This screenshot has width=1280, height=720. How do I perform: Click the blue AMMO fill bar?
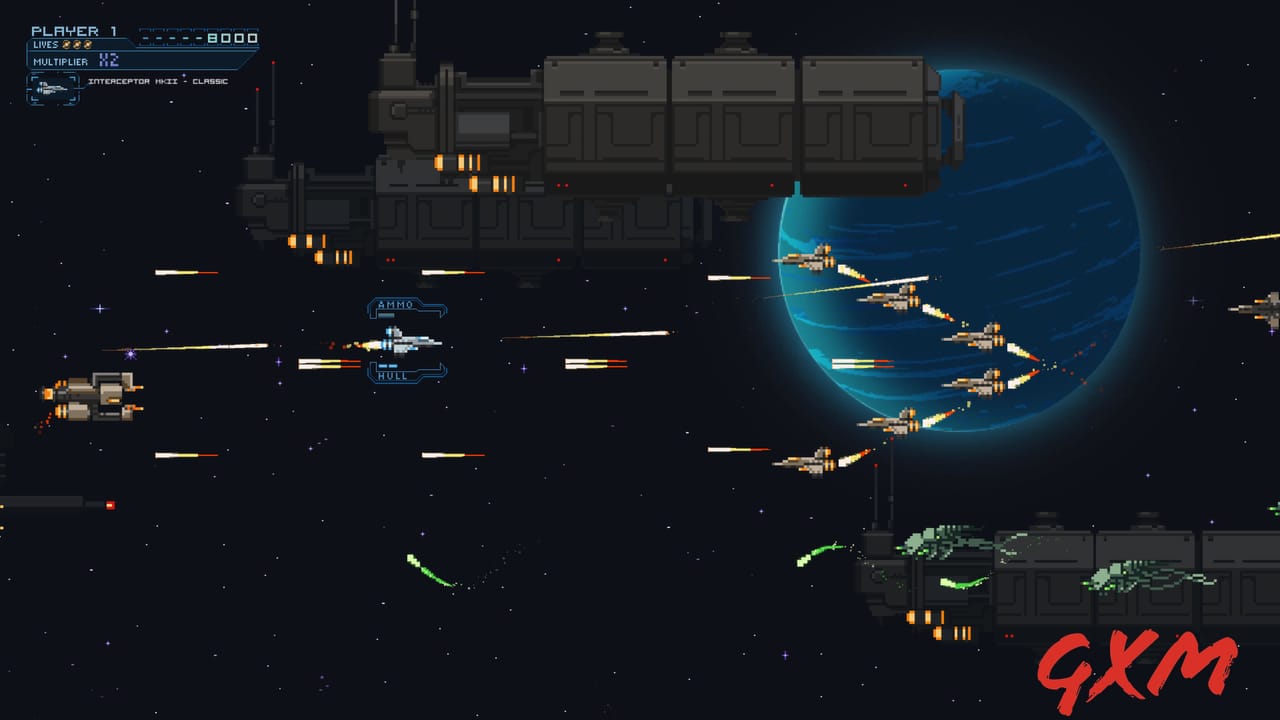click(x=387, y=313)
